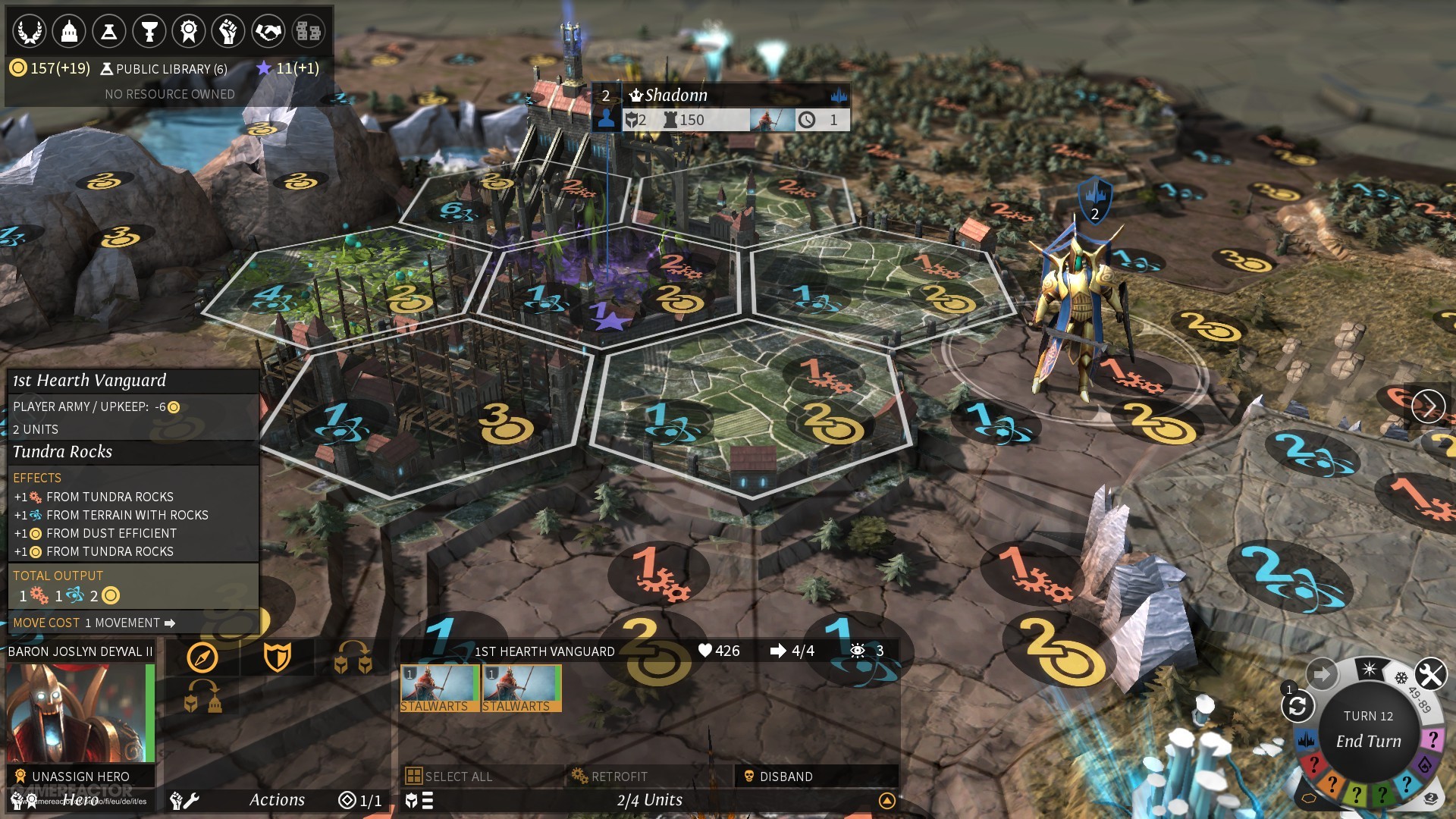1456x819 pixels.
Task: Click the PUBLIC LIBRARY construction label
Action: (162, 69)
